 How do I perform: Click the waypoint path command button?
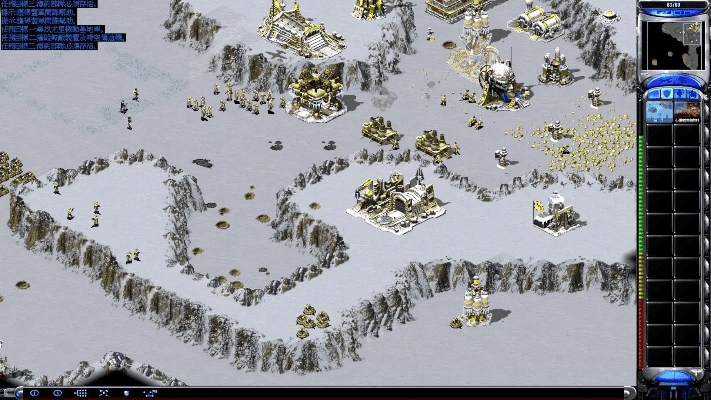[152, 393]
